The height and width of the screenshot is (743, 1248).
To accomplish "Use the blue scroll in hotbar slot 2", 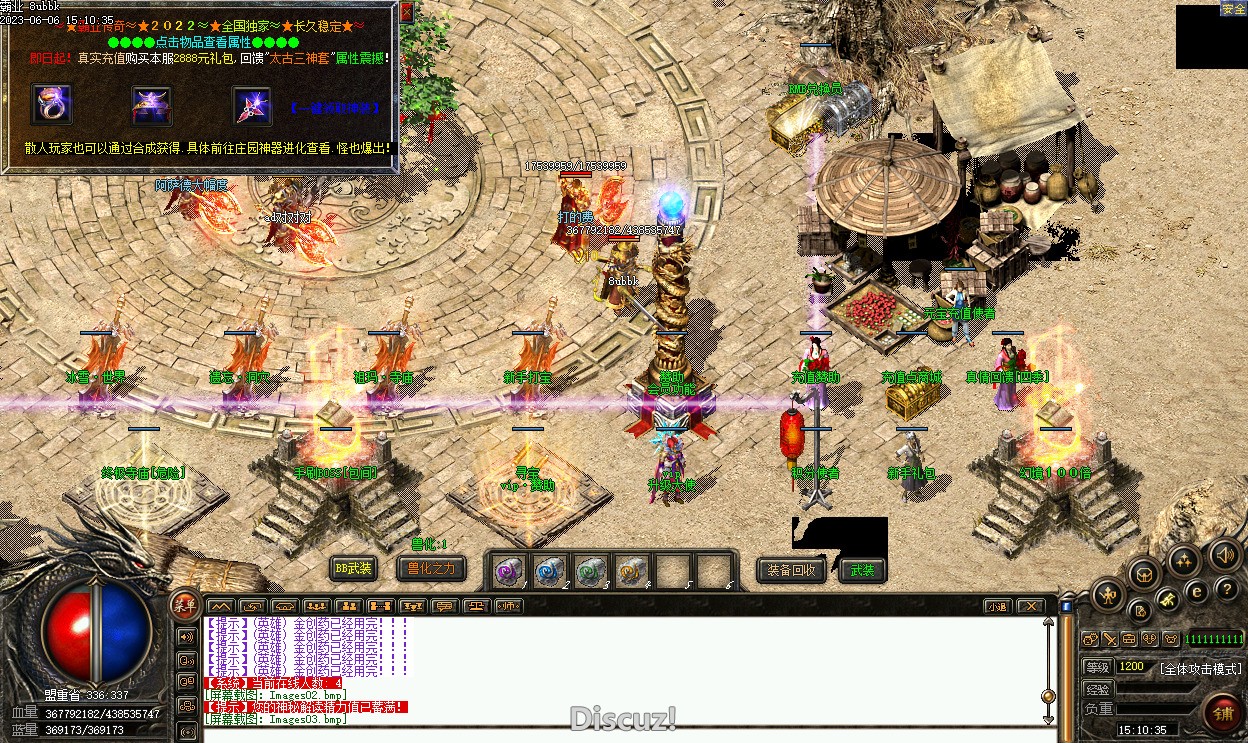I will click(x=550, y=571).
